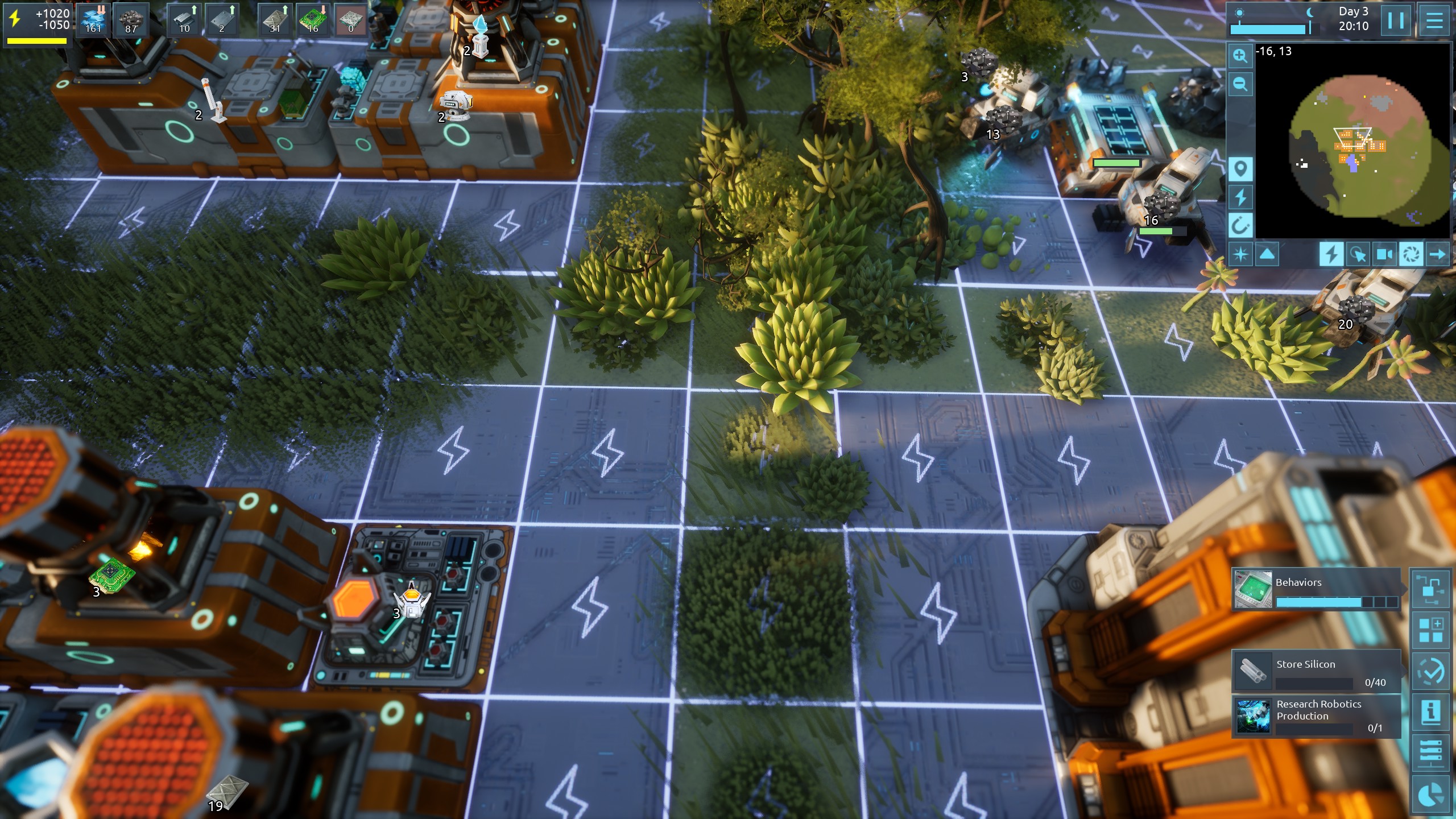The image size is (1456, 819).
Task: Zoom in the minimap with magnifier plus
Action: (x=1240, y=56)
